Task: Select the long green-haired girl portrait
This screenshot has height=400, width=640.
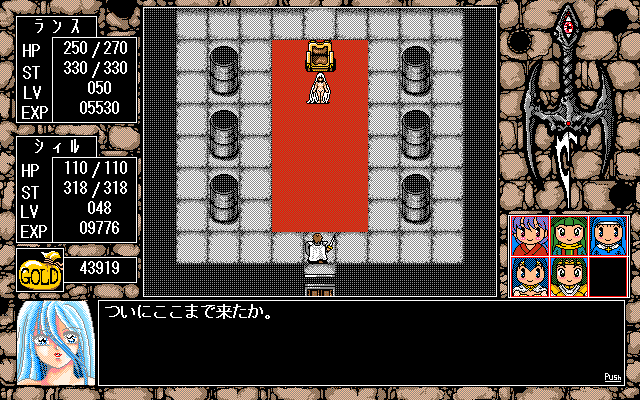Action: pos(568,235)
